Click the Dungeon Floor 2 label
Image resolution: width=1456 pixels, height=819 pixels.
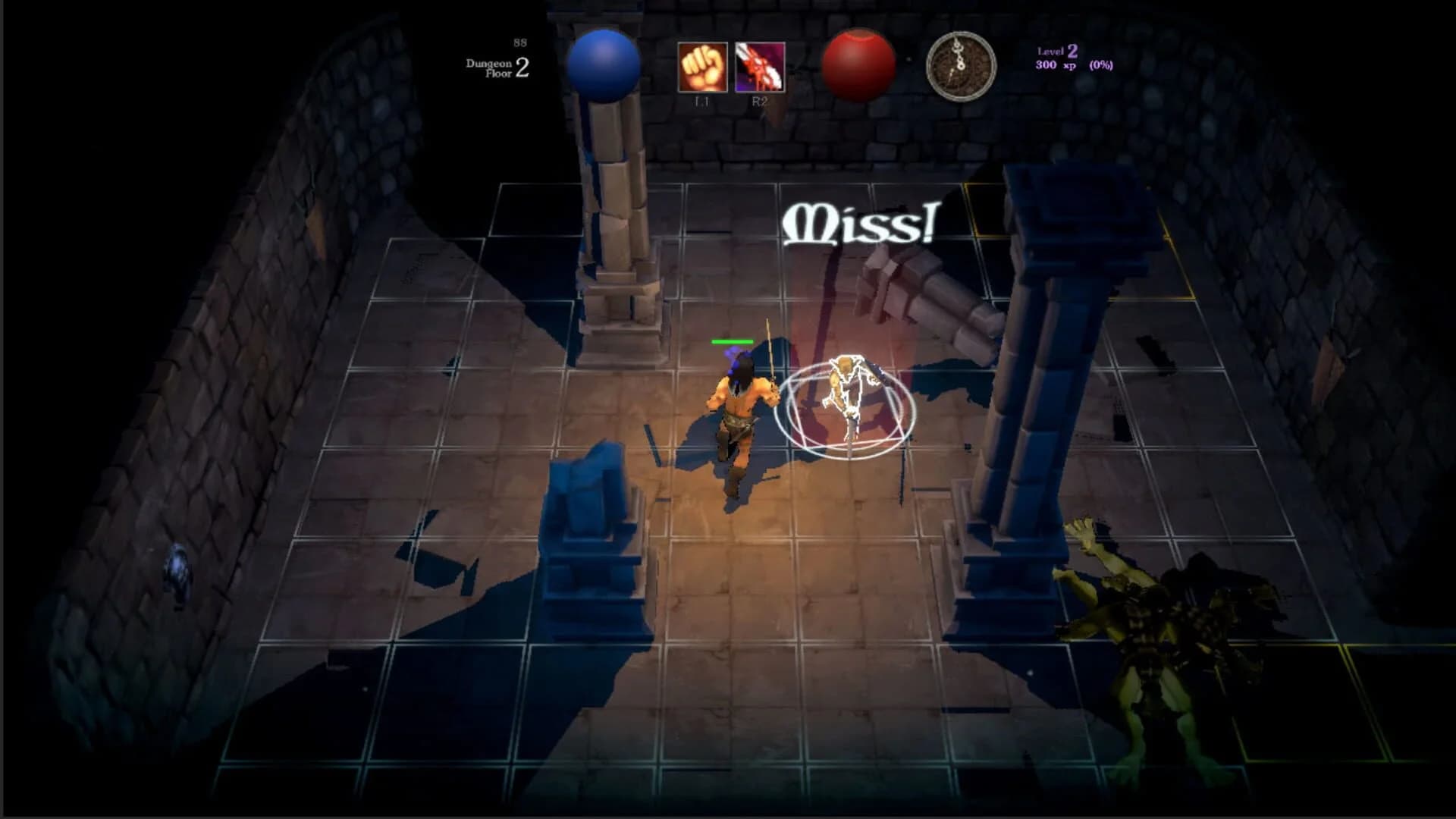(497, 67)
